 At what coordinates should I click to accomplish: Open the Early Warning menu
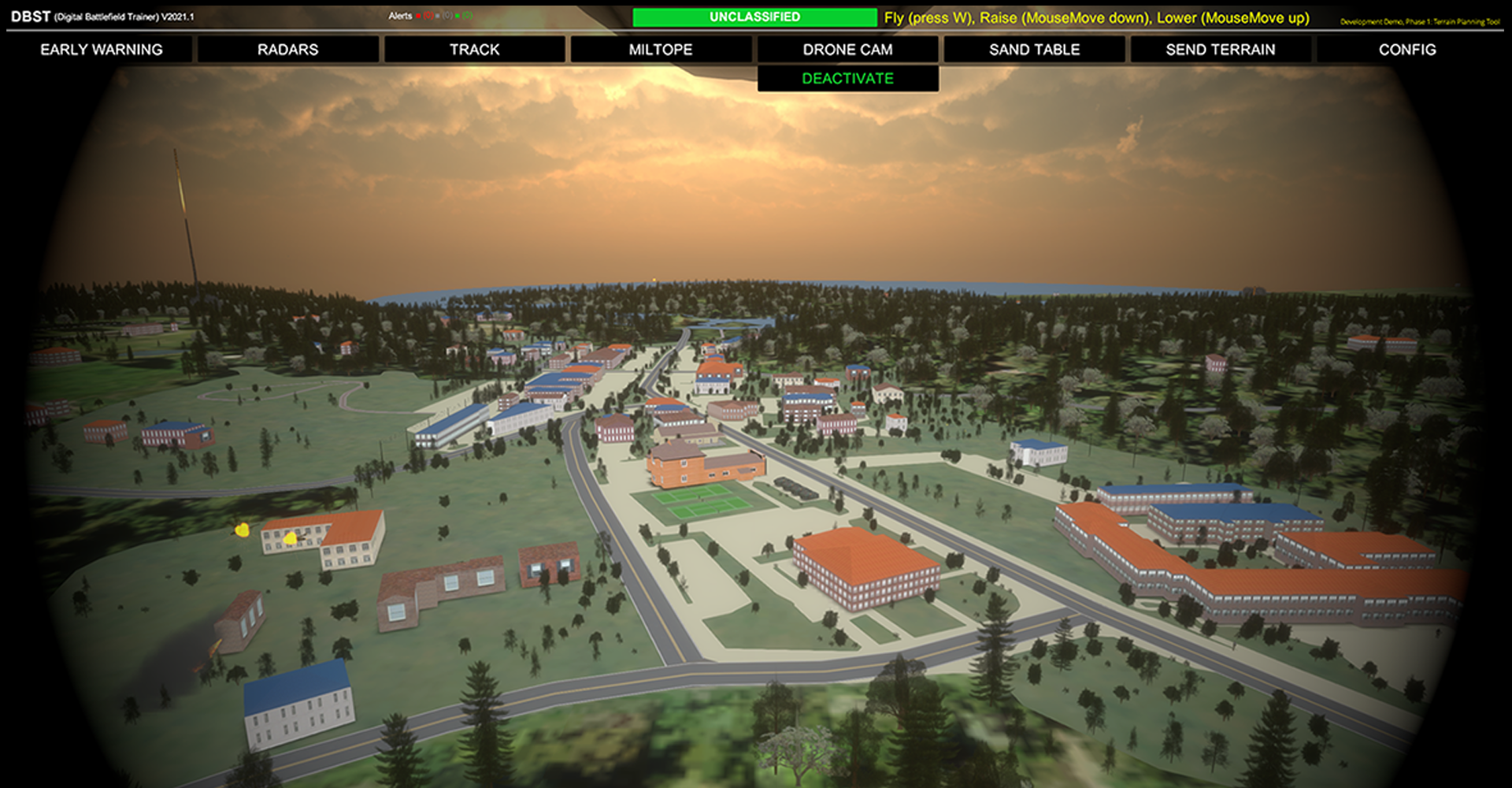click(x=101, y=50)
